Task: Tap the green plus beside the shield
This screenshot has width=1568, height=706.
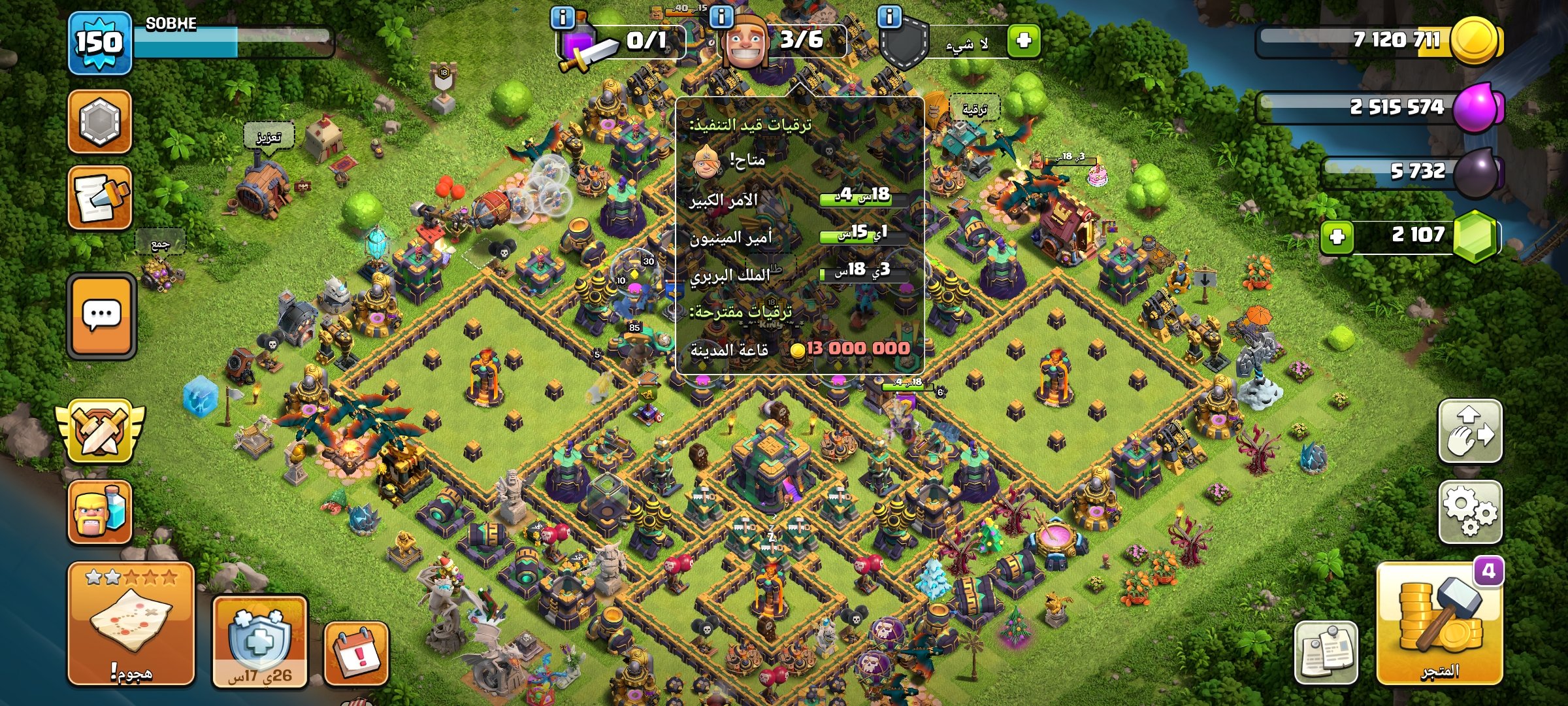Action: pyautogui.click(x=1023, y=41)
